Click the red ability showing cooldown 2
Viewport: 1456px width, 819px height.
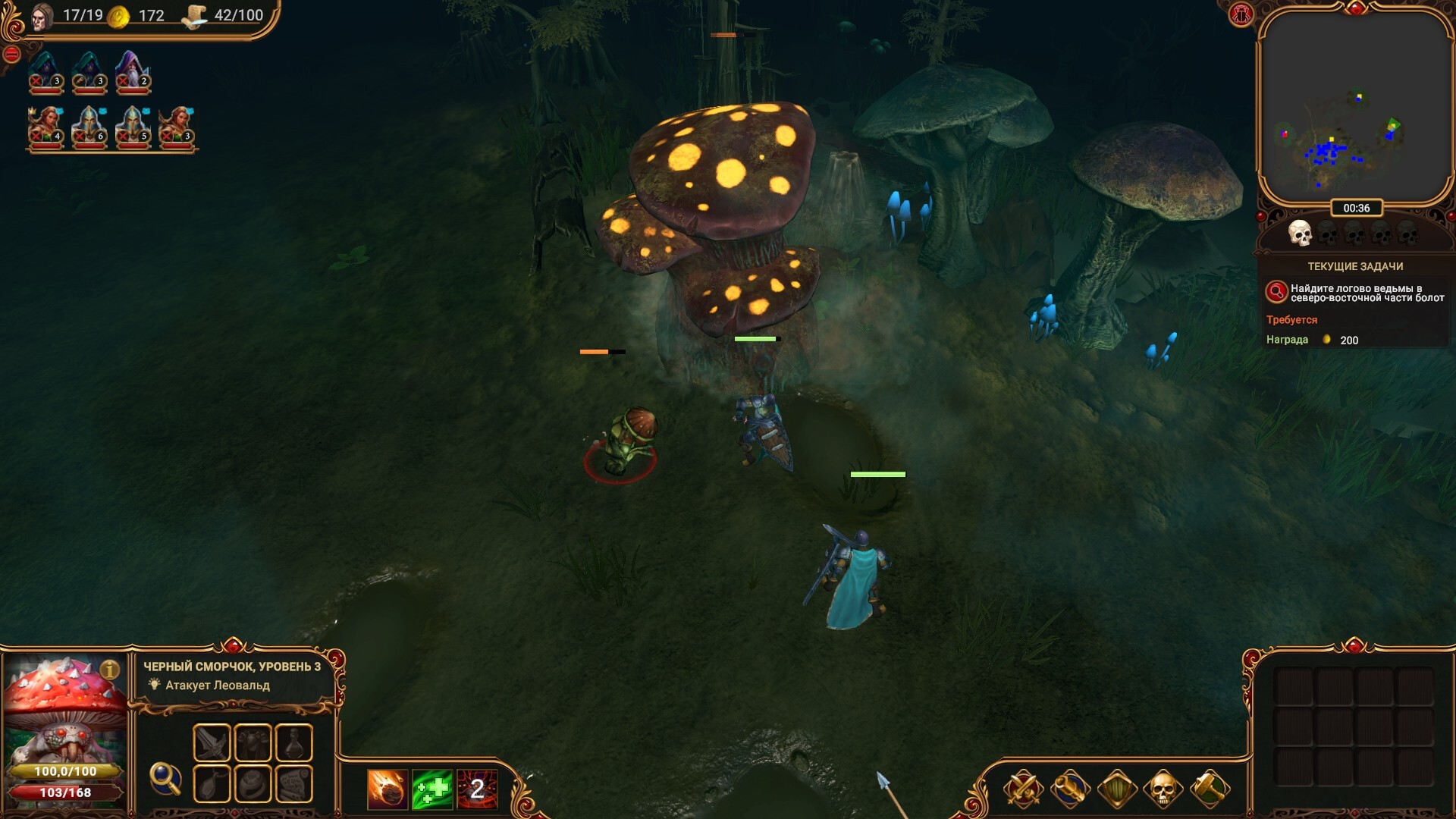pos(477,789)
